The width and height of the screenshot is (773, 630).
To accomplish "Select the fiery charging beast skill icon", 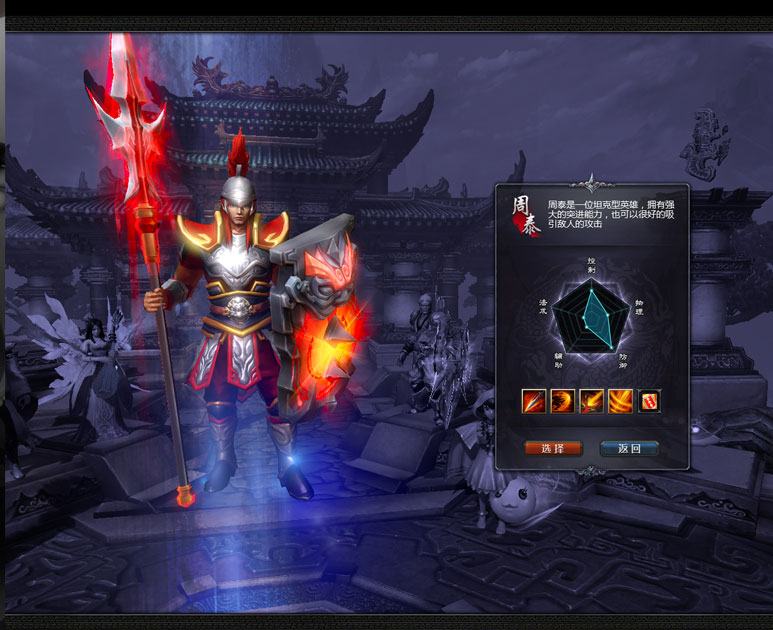I will click(563, 401).
